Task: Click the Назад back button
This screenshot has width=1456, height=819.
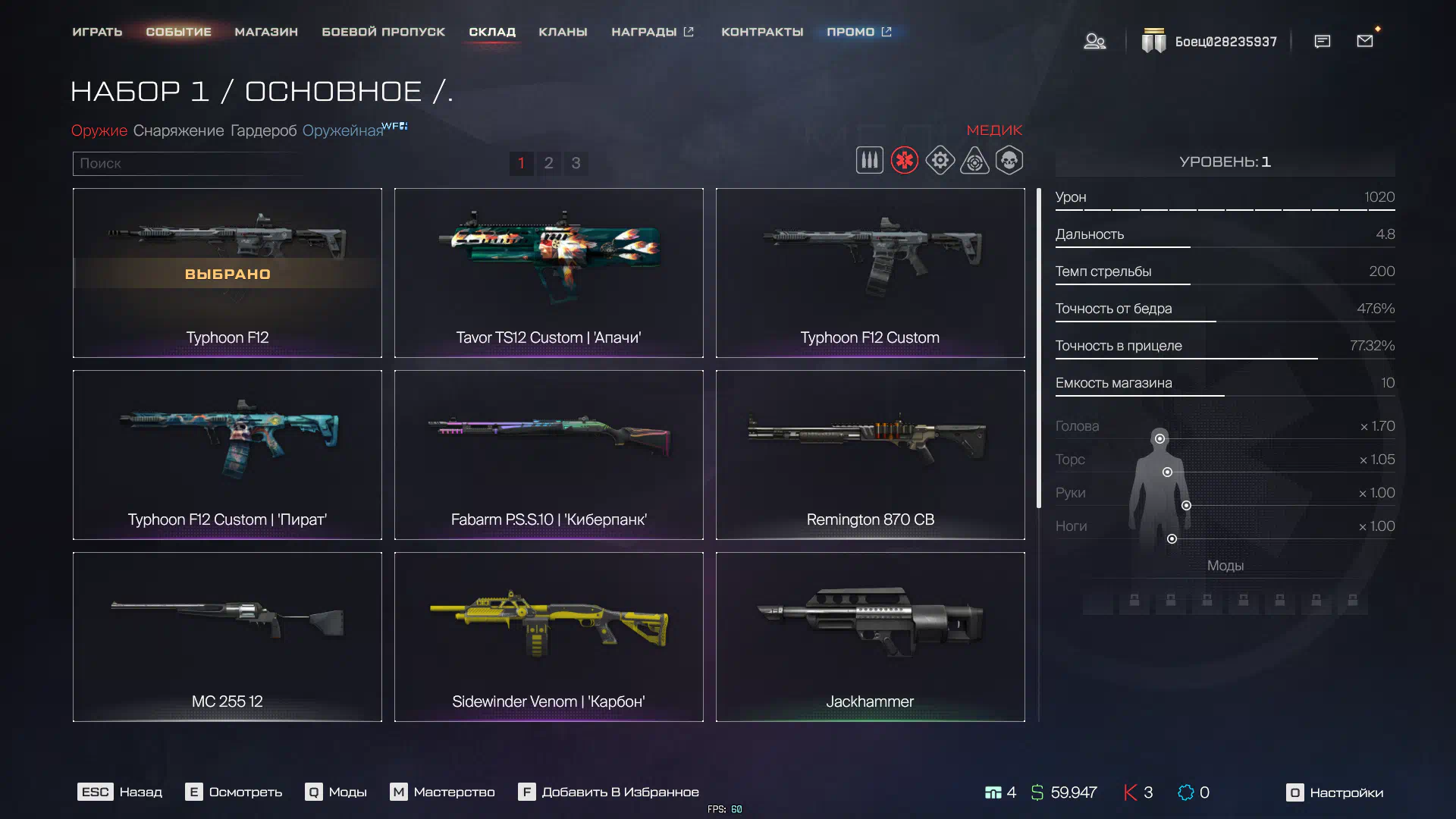Action: coord(120,792)
